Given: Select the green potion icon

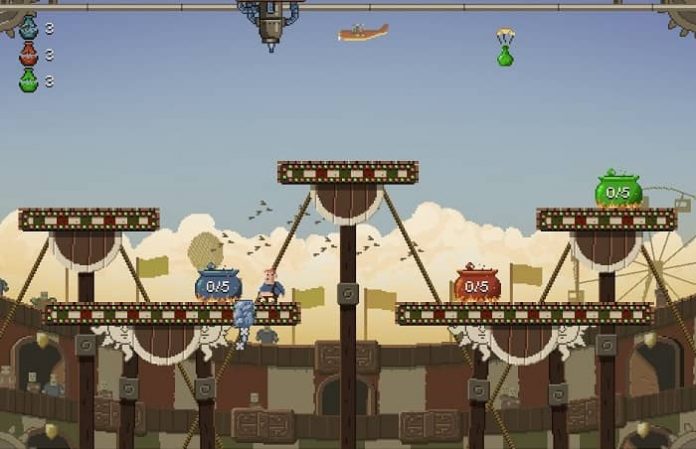Looking at the screenshot, I should point(28,81).
